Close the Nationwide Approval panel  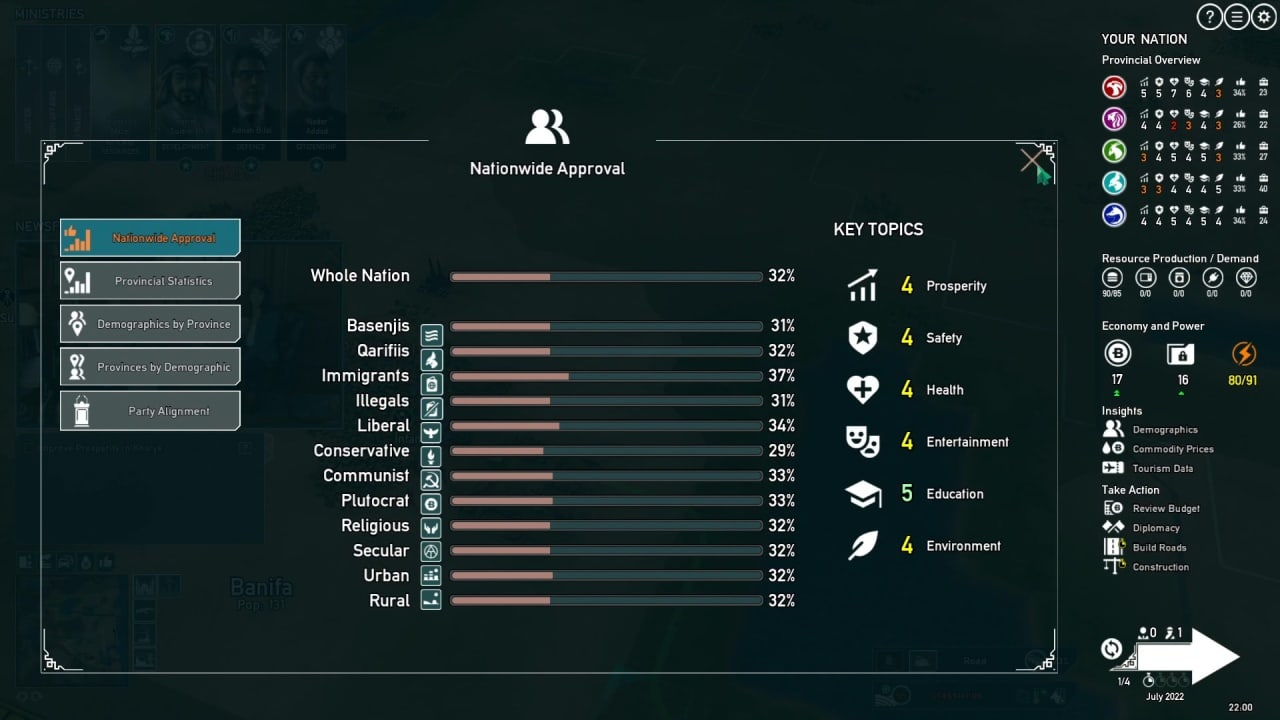click(1032, 160)
